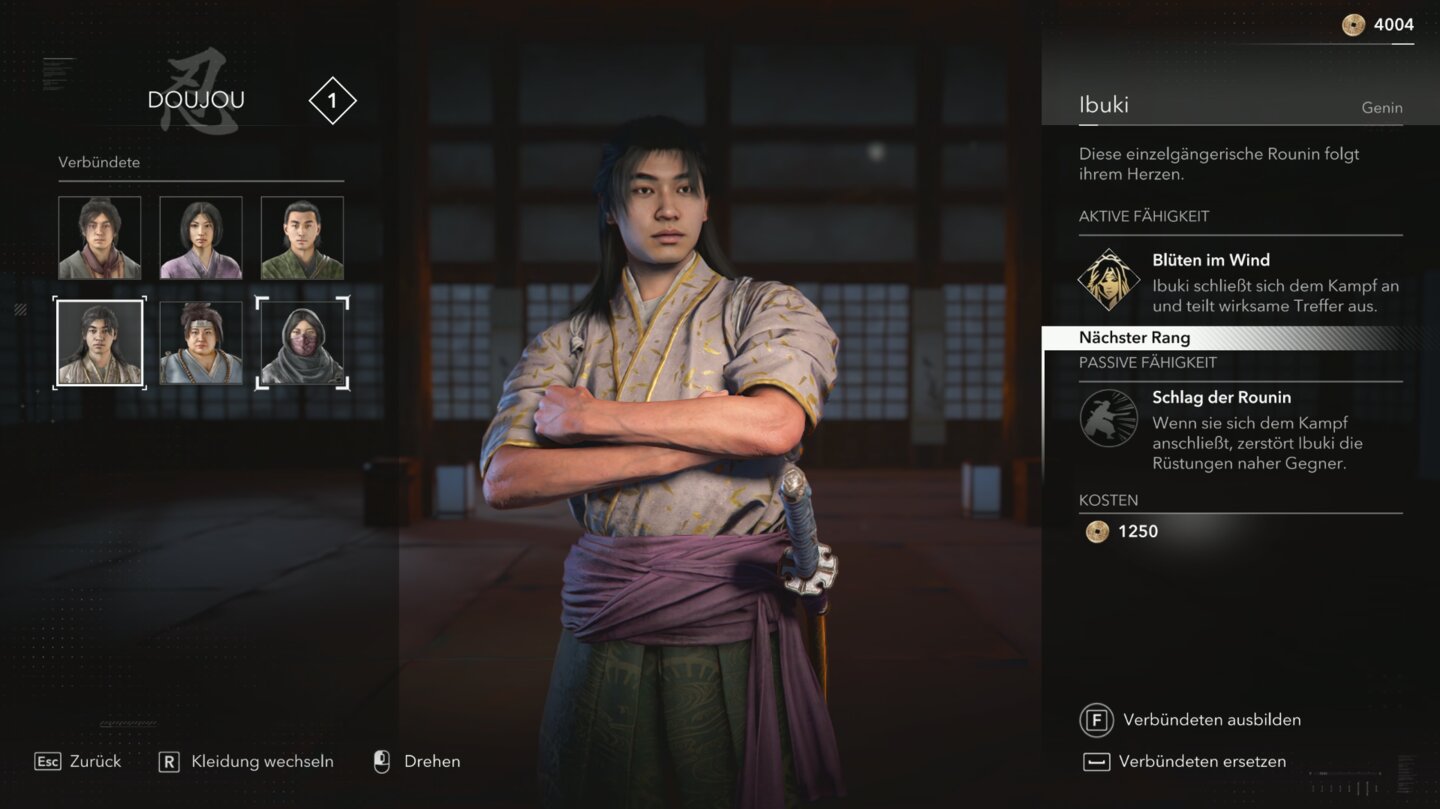Select the ally portrait with the red scarf

coord(100,238)
